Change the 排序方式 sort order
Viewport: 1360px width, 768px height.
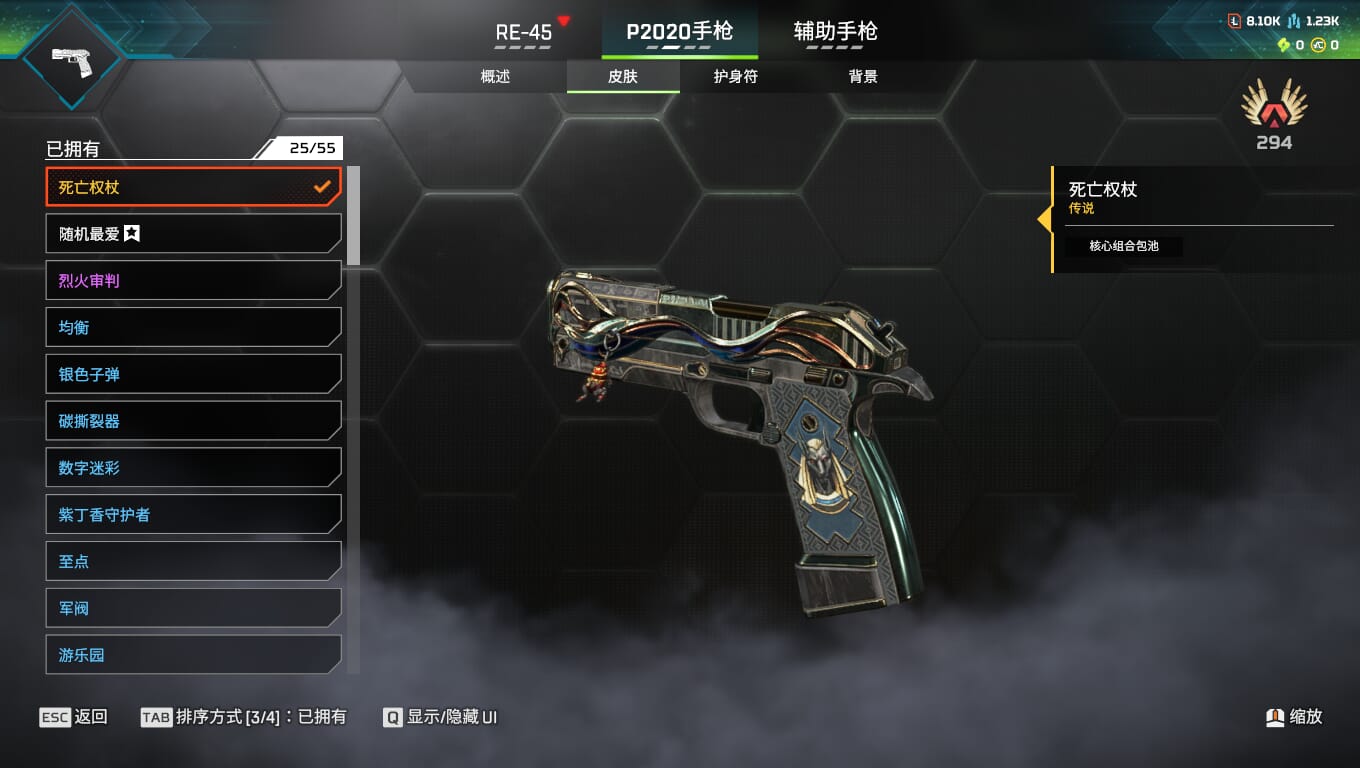click(244, 717)
